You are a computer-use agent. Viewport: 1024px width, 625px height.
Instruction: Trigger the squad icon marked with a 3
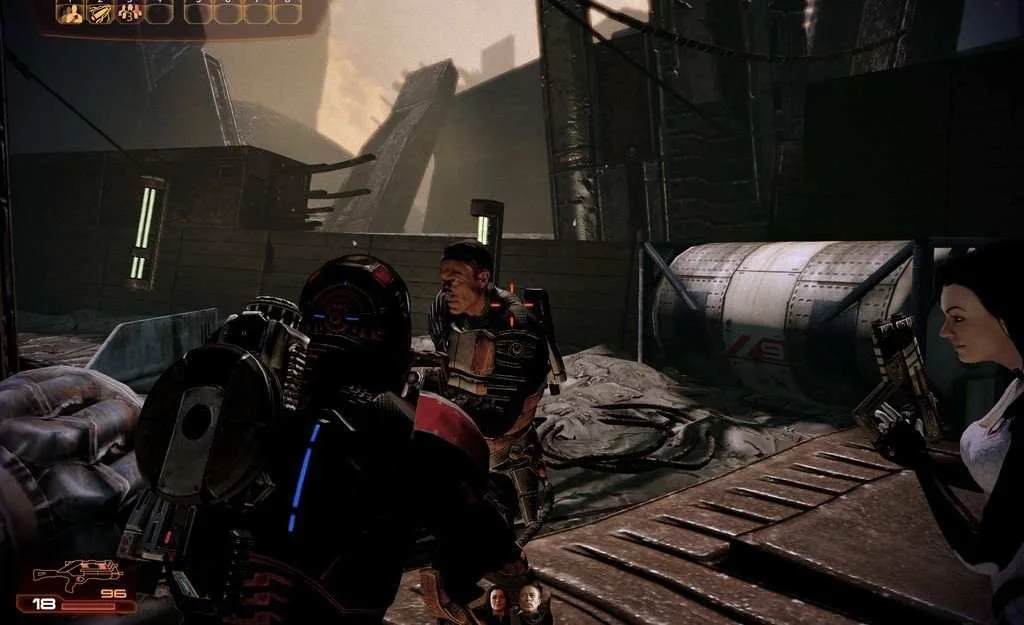(129, 13)
